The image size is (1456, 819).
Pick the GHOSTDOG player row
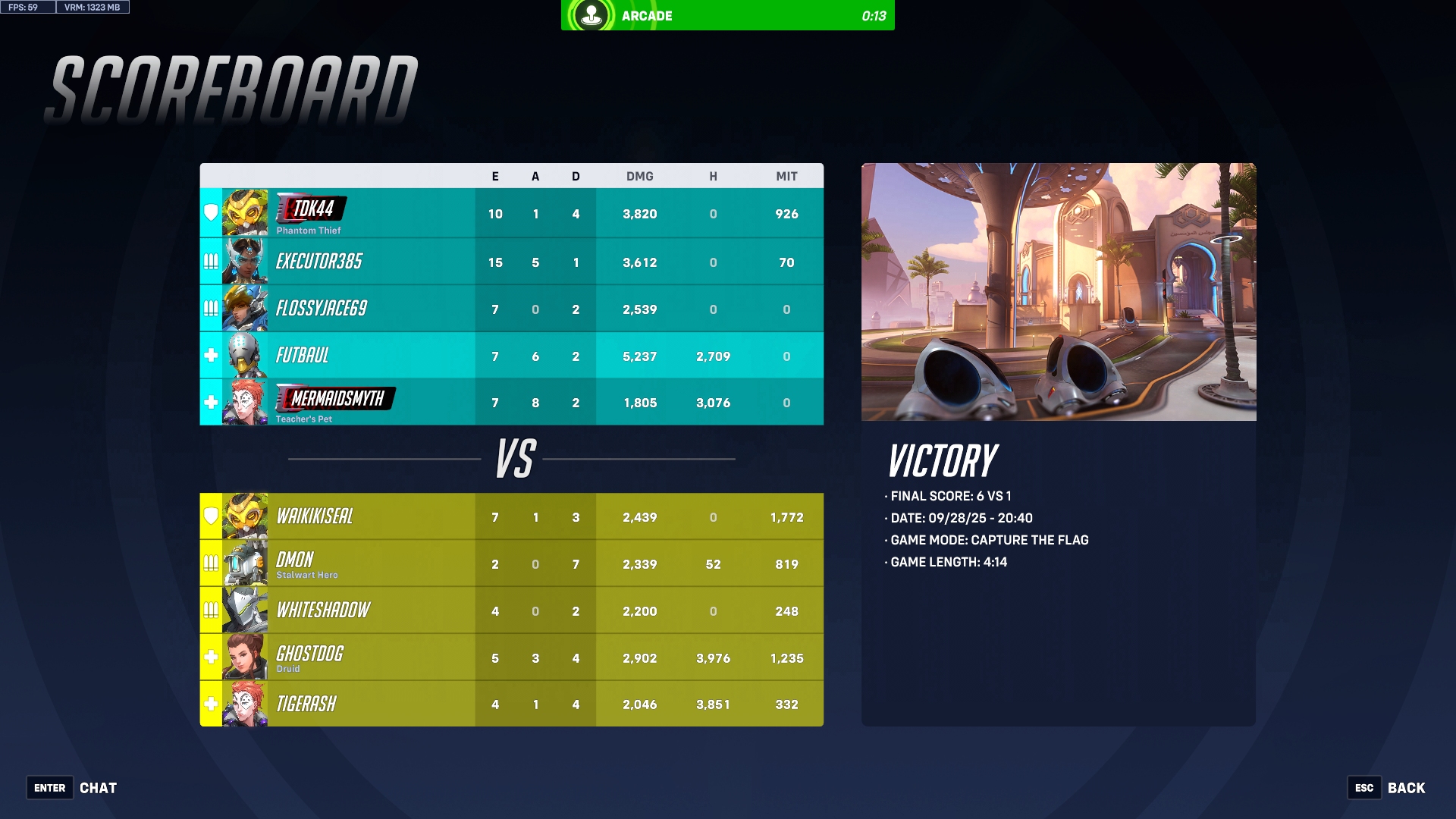tap(511, 657)
